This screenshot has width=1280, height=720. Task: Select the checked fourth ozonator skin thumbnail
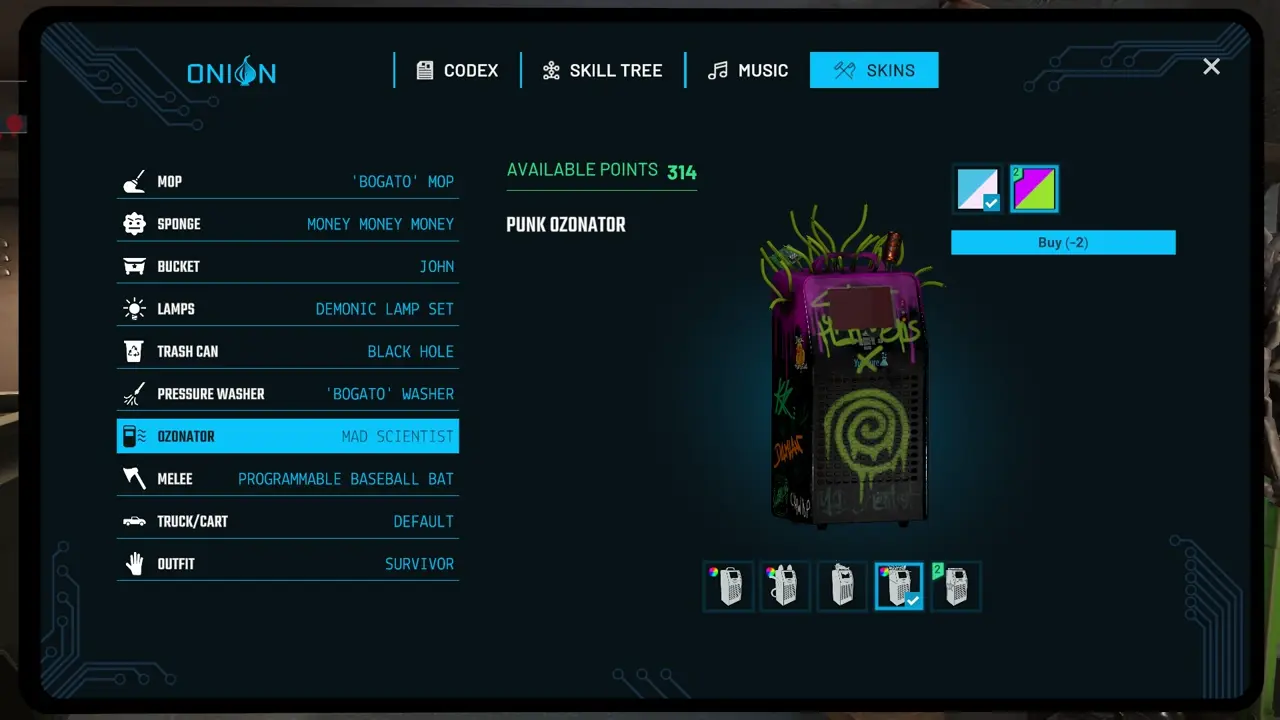[x=898, y=585]
